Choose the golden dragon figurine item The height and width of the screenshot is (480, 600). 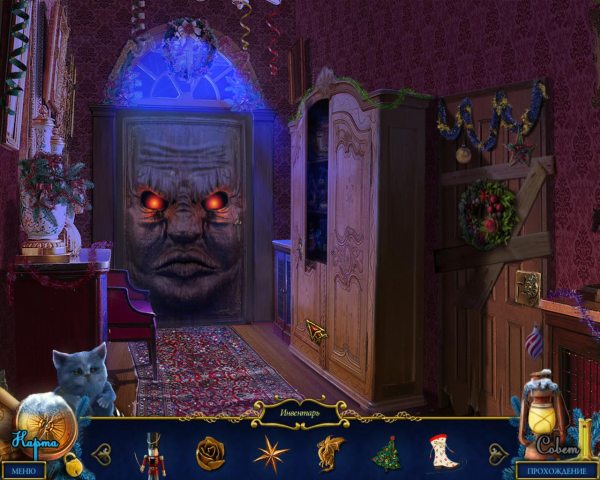click(330, 452)
